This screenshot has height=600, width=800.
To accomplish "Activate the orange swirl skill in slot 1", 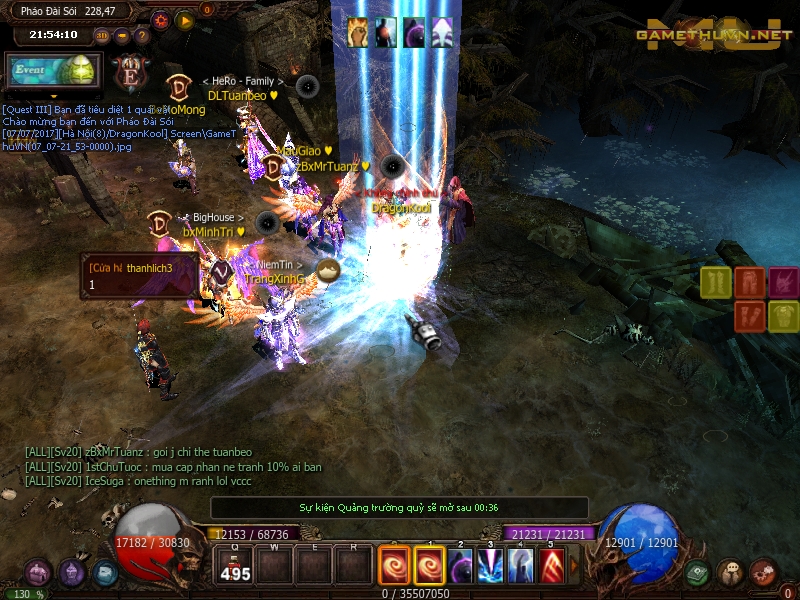I will (431, 566).
